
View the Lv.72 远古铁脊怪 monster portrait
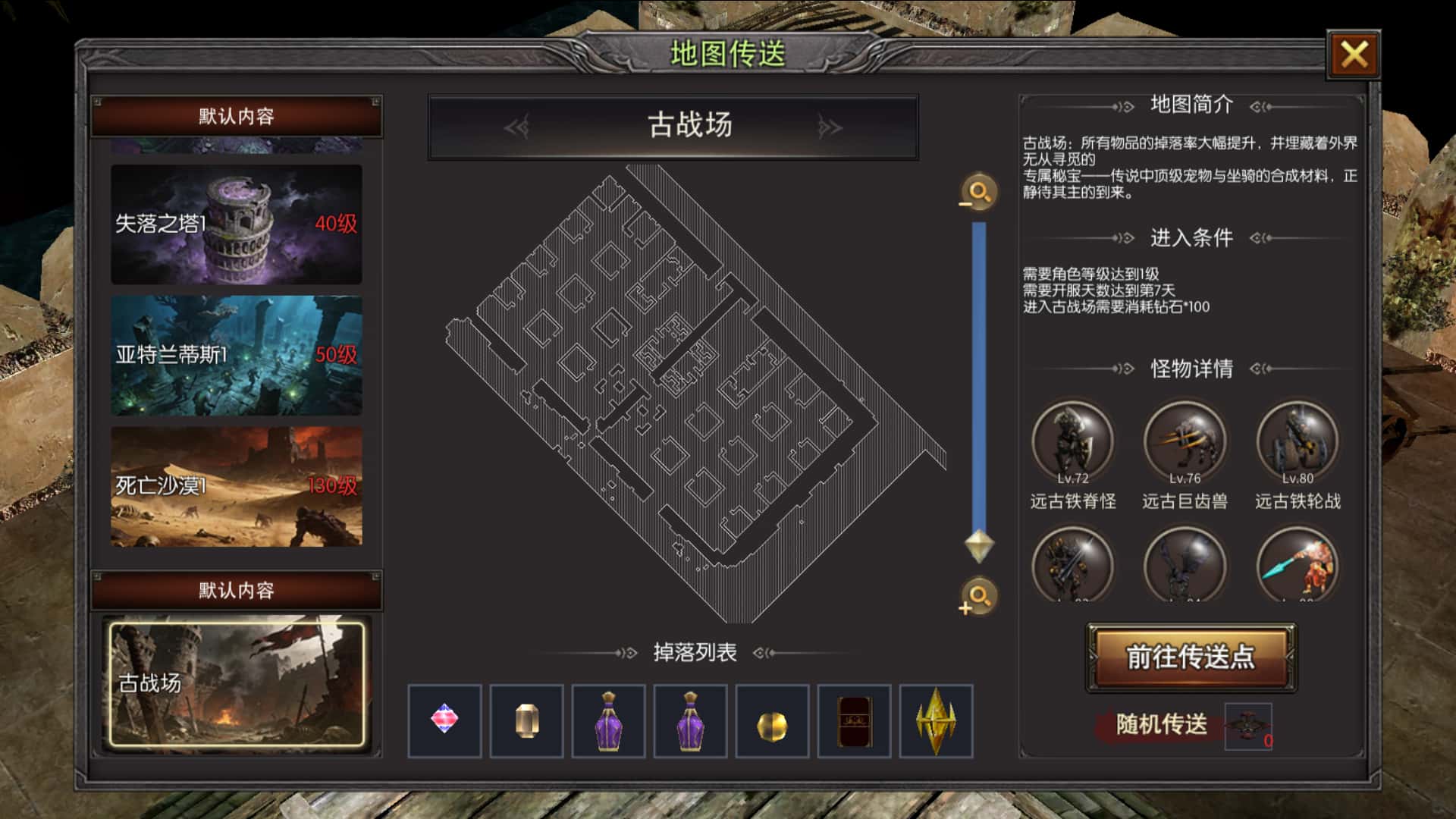(x=1074, y=440)
